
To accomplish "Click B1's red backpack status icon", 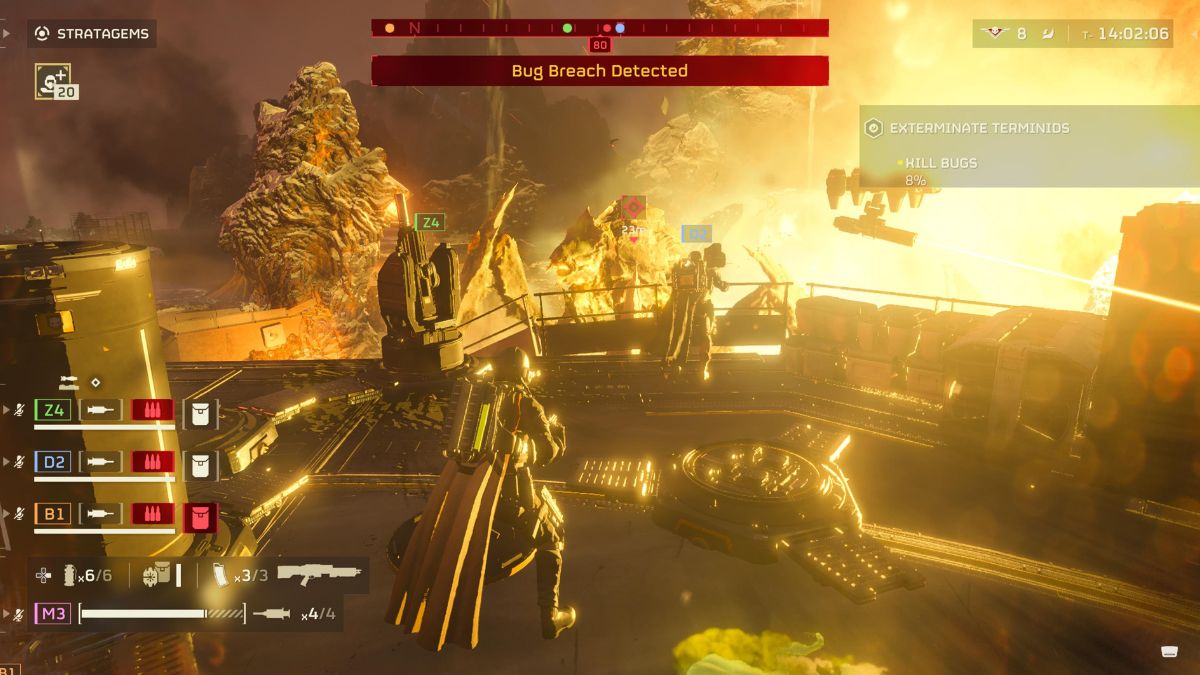I will click(200, 516).
